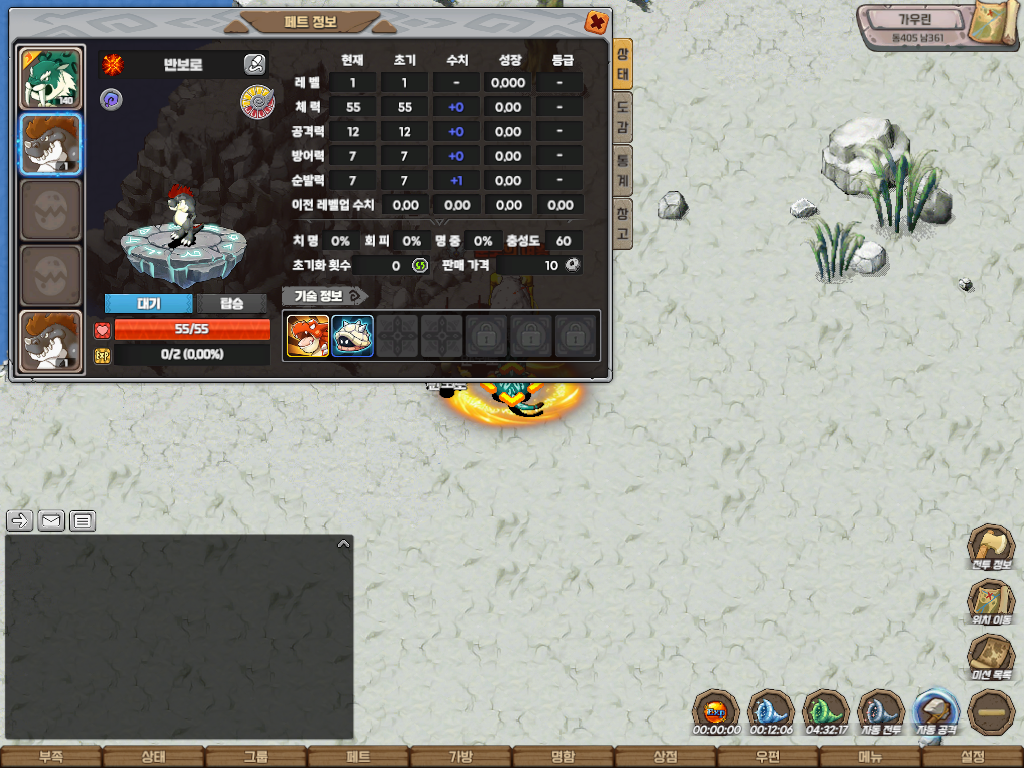Open the 상점 shop menu
The image size is (1024, 768).
point(665,757)
